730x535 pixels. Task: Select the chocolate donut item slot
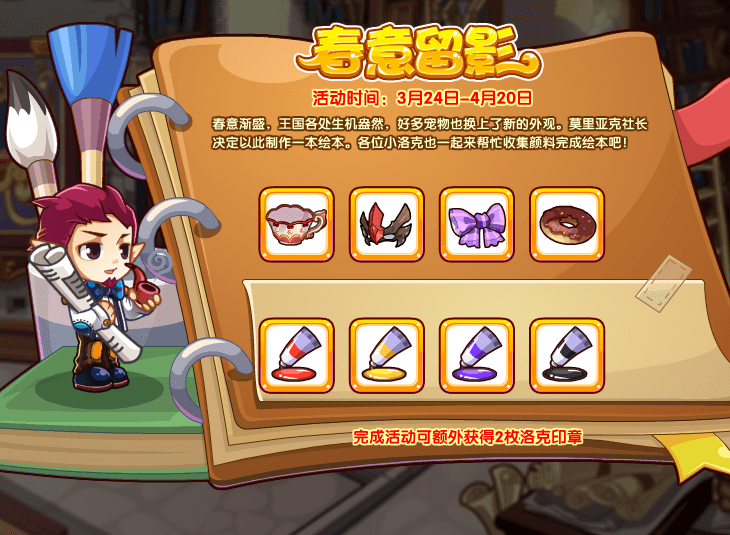[566, 225]
